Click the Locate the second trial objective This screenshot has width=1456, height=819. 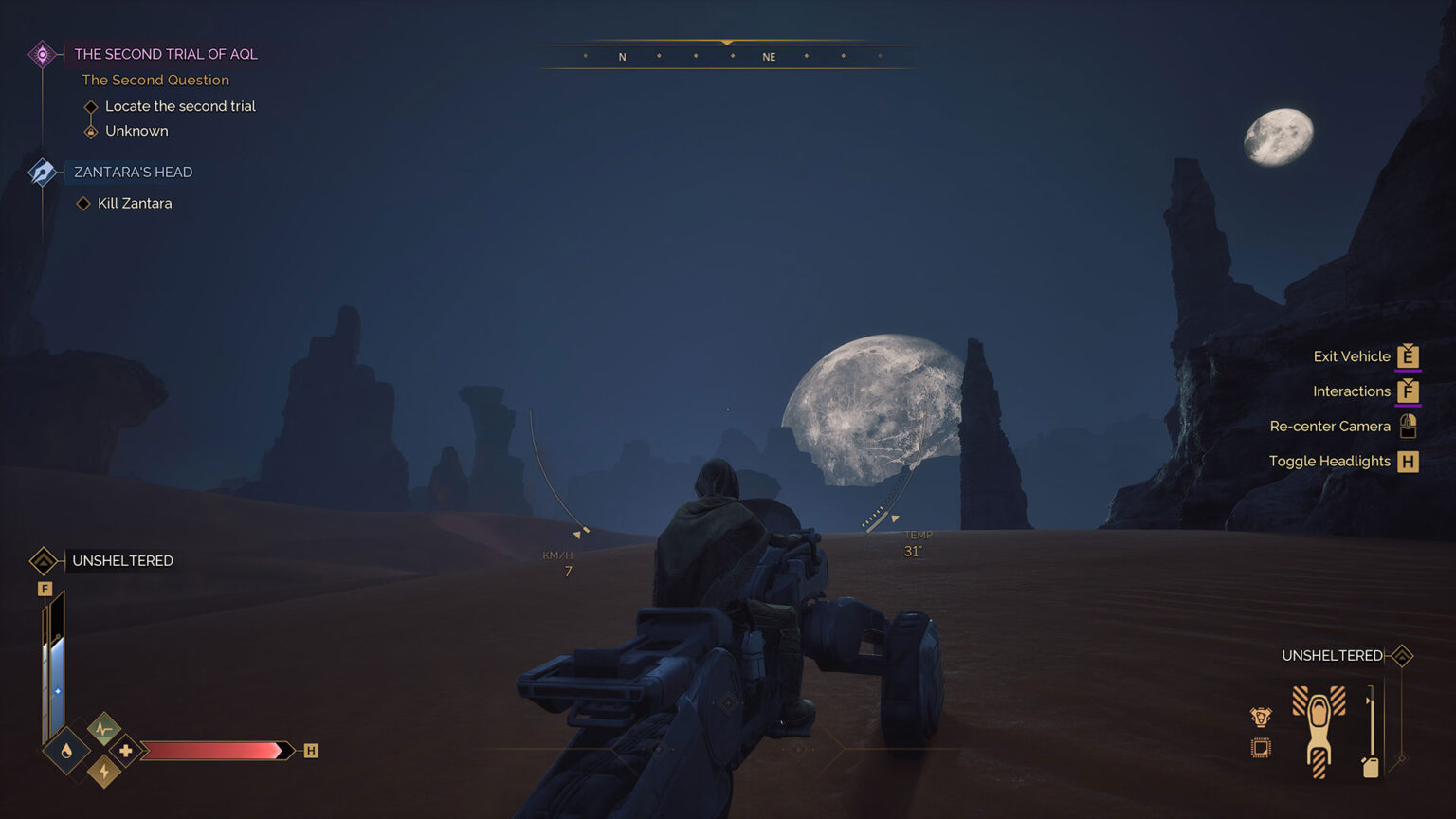pyautogui.click(x=180, y=106)
